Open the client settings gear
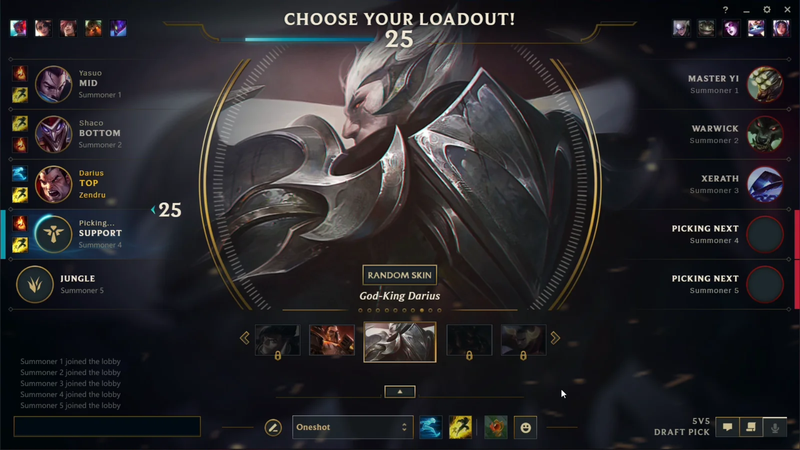Screen dimensions: 800x450 pyautogui.click(x=767, y=10)
